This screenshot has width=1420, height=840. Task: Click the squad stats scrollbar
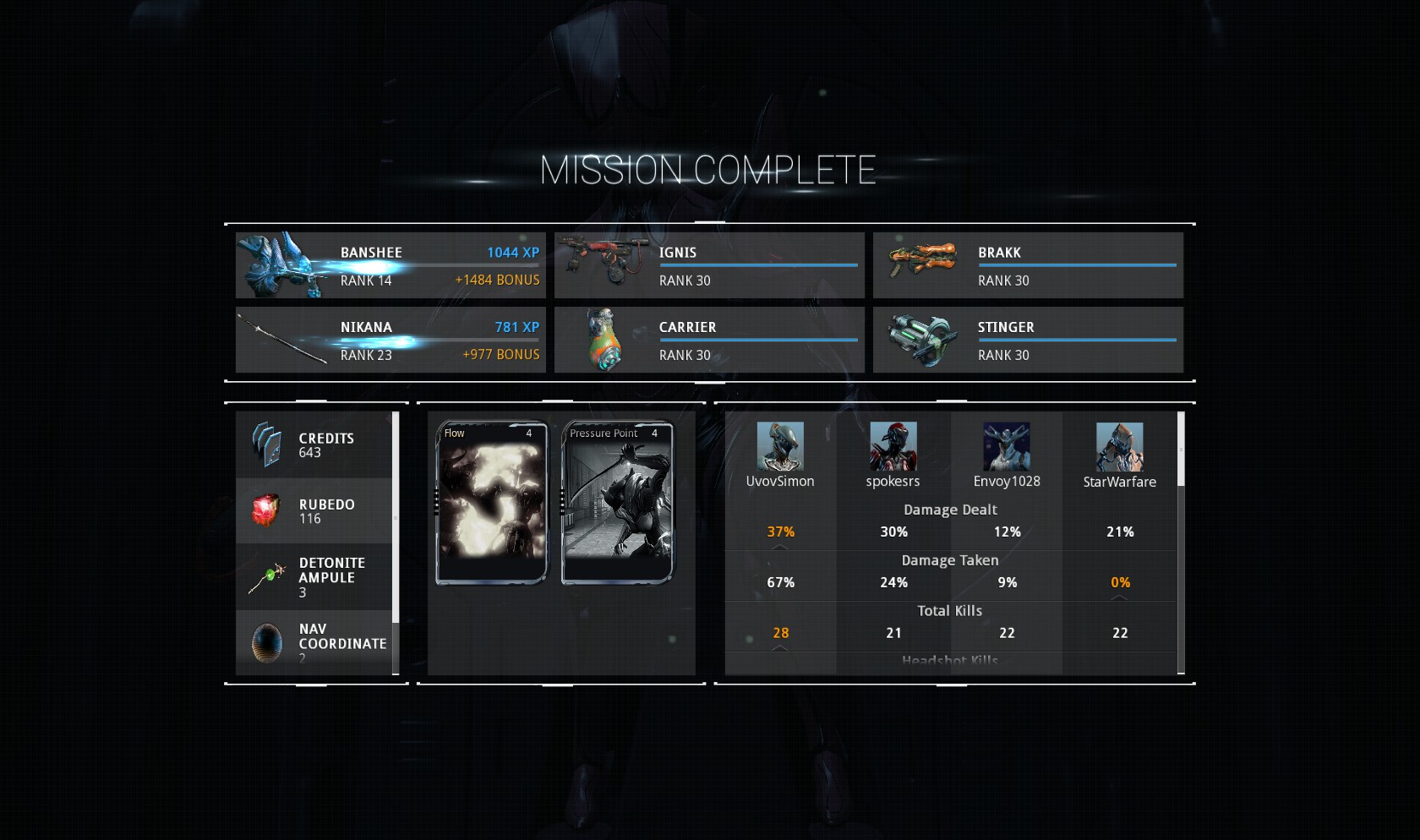coord(1181,450)
